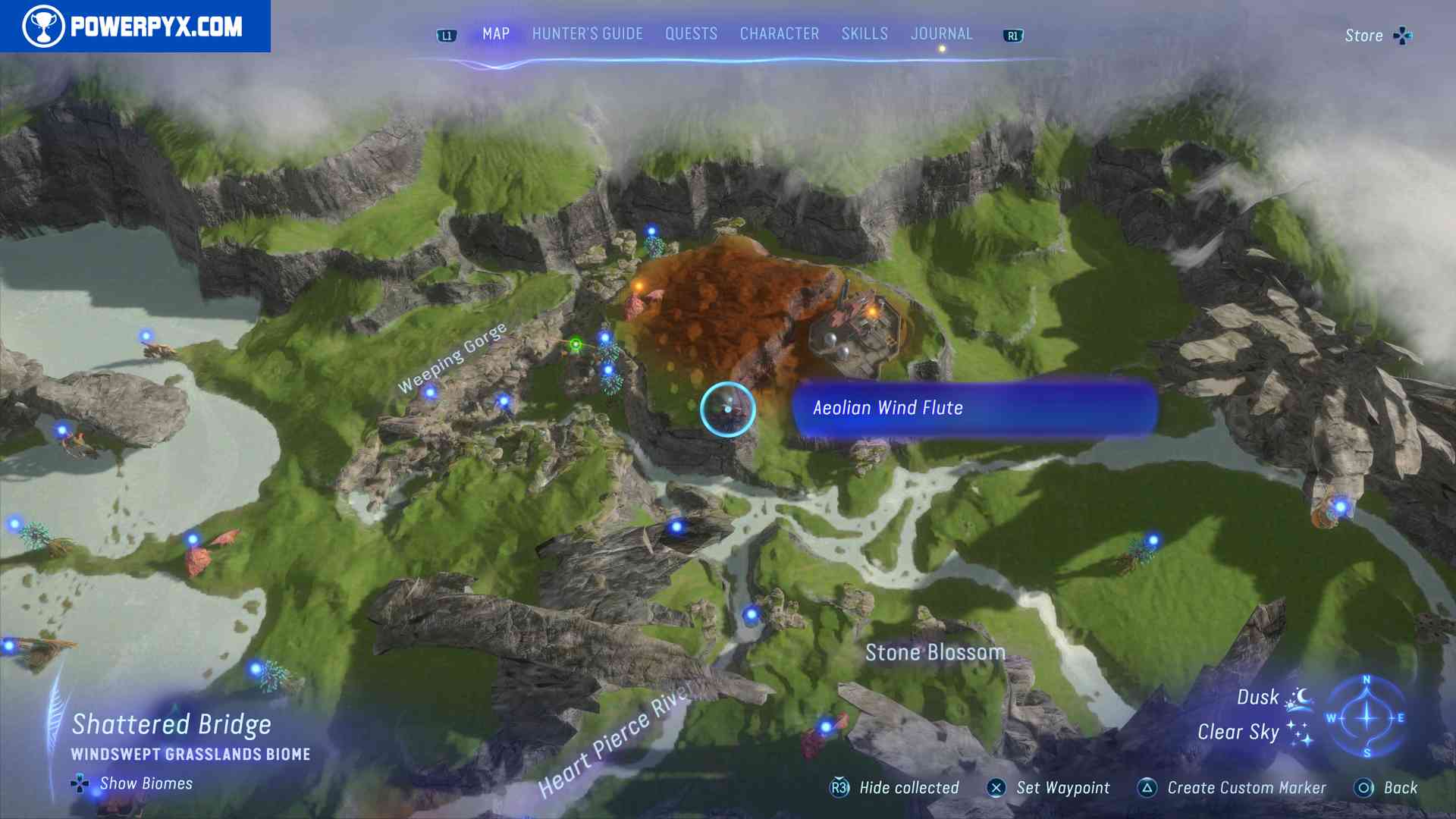Open the Store via the touchpad icon
The image size is (1456, 819).
(x=1404, y=35)
